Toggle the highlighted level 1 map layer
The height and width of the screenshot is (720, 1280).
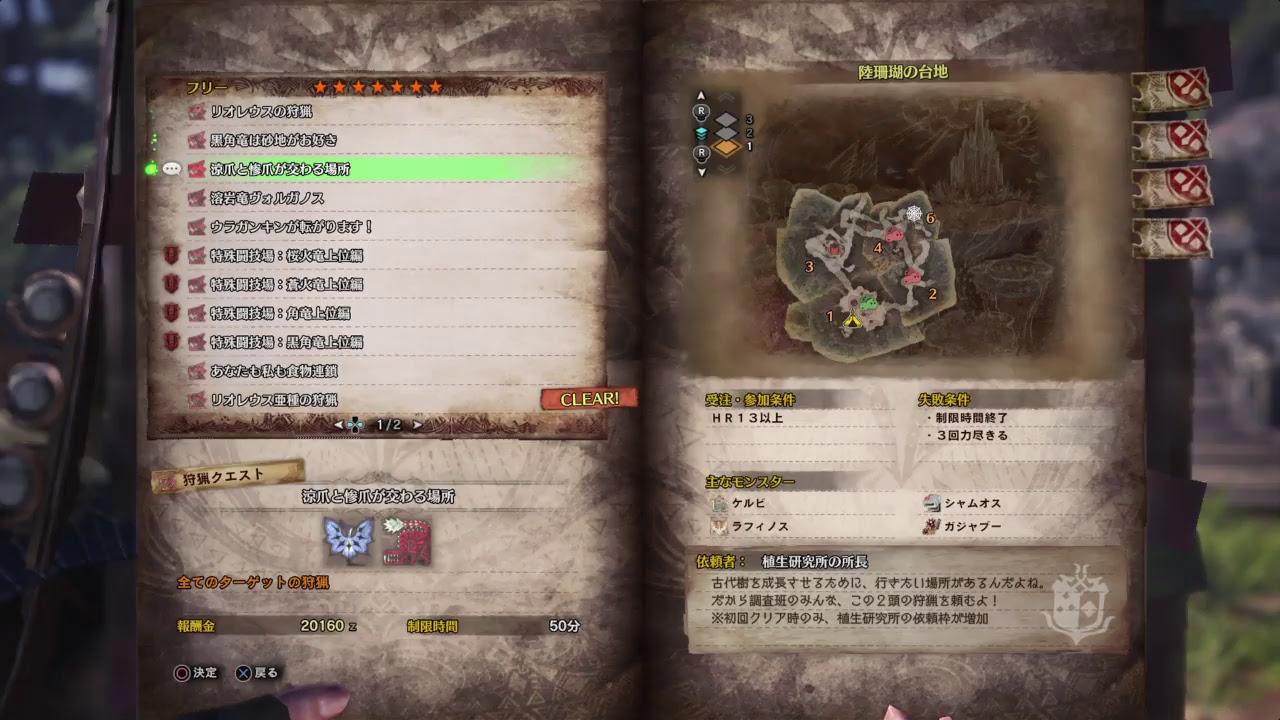point(725,147)
